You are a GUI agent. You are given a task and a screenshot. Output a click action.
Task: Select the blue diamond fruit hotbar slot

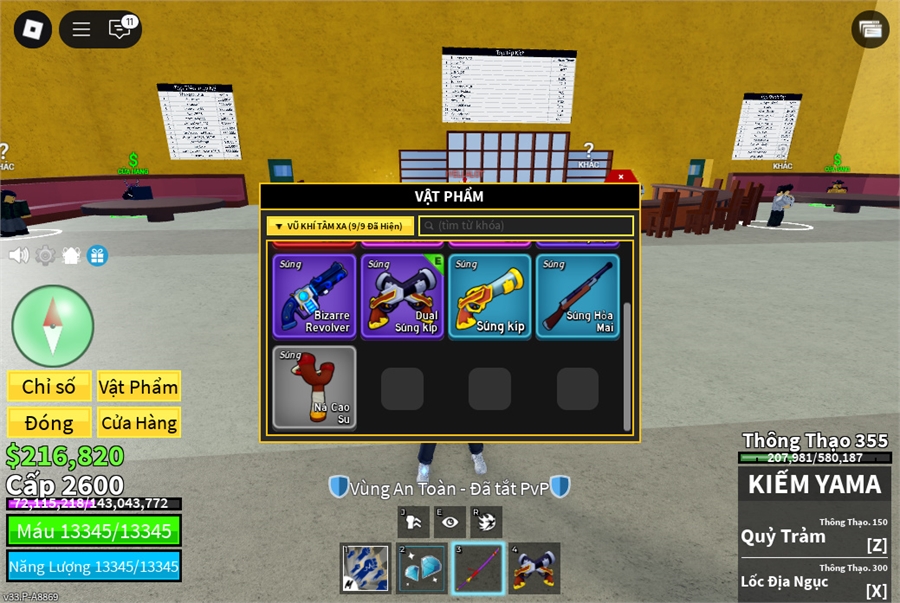pos(422,568)
